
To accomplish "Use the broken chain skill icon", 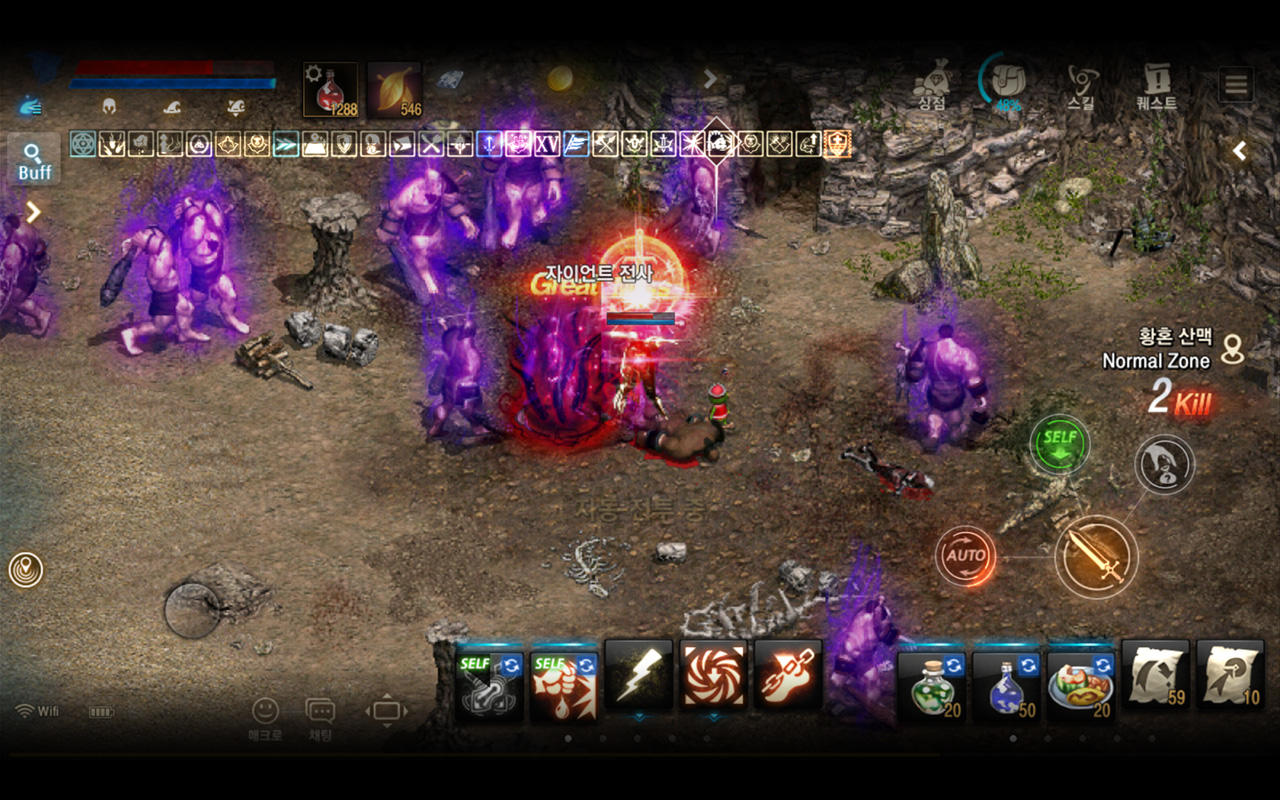I will [x=786, y=680].
